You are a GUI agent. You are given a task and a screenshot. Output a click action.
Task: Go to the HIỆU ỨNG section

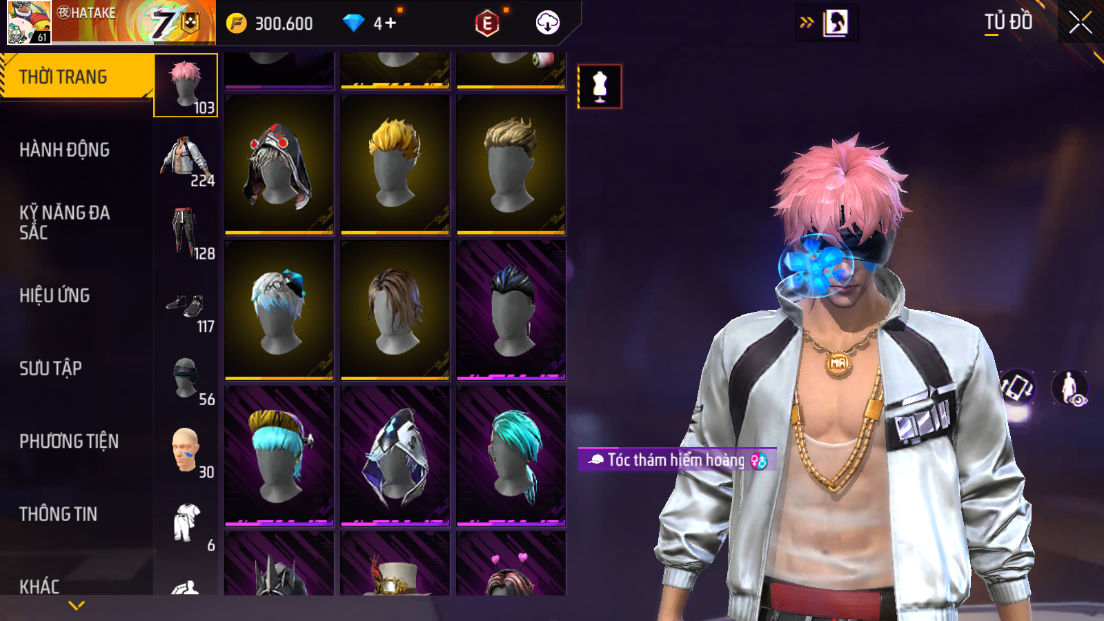pyautogui.click(x=55, y=296)
